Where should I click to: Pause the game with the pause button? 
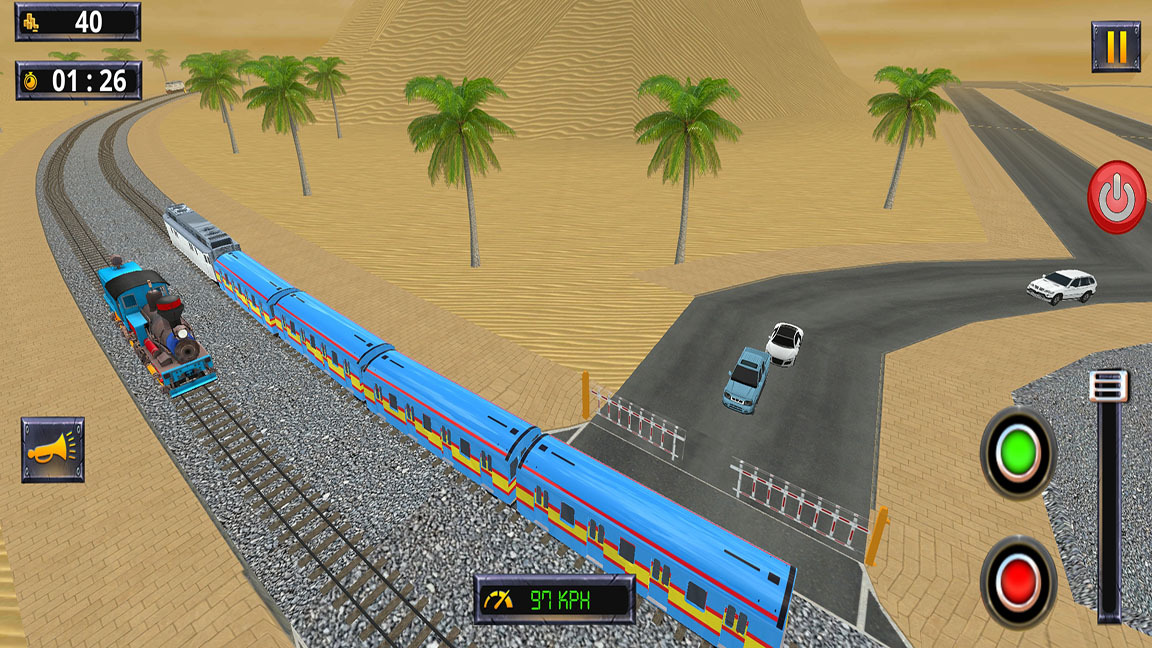click(1116, 47)
